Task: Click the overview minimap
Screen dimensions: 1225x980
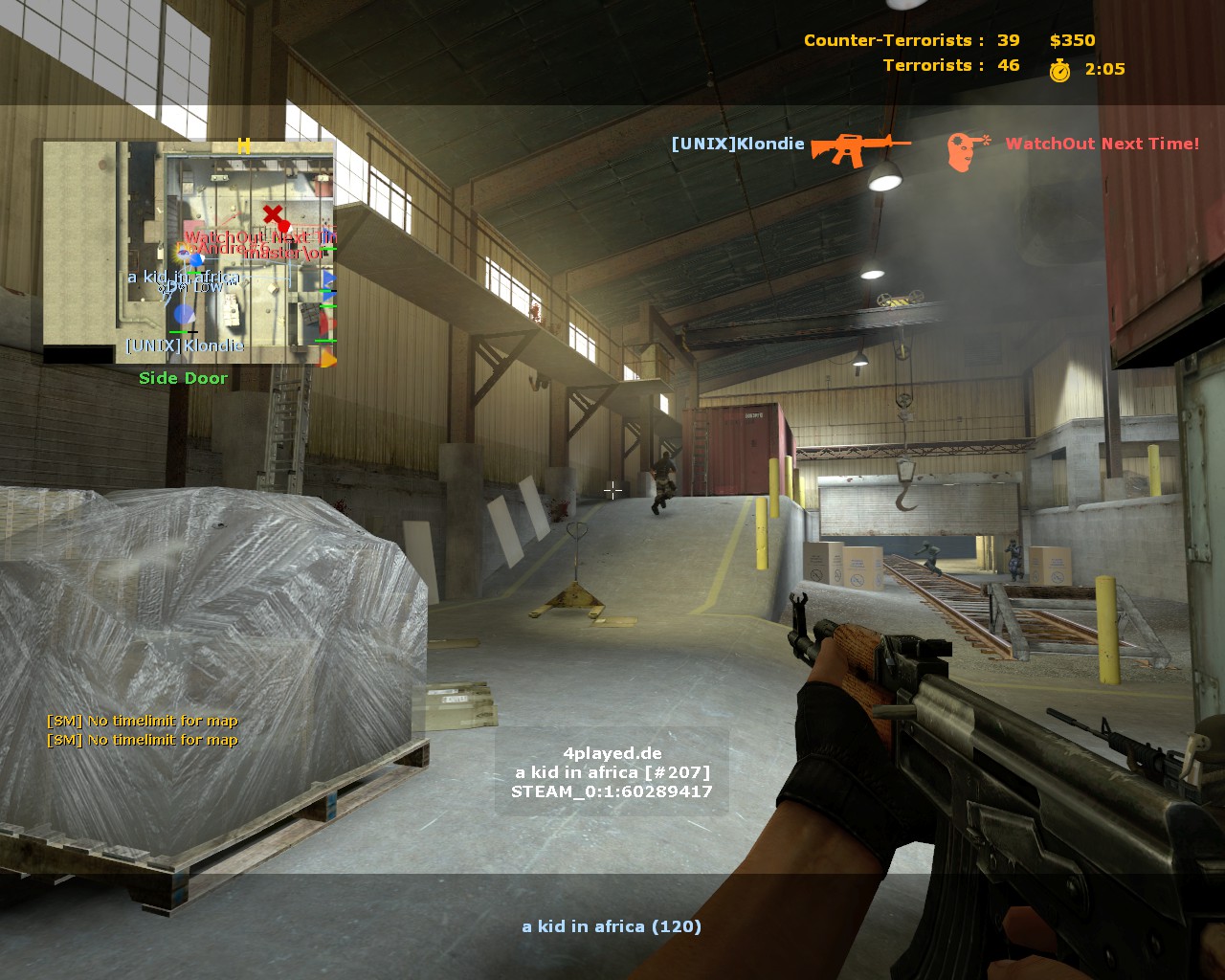Action: (x=189, y=253)
